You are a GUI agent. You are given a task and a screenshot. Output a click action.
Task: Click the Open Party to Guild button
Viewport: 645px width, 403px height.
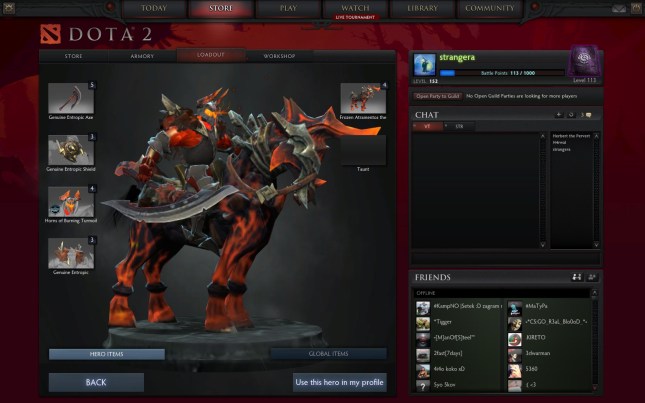tap(437, 95)
